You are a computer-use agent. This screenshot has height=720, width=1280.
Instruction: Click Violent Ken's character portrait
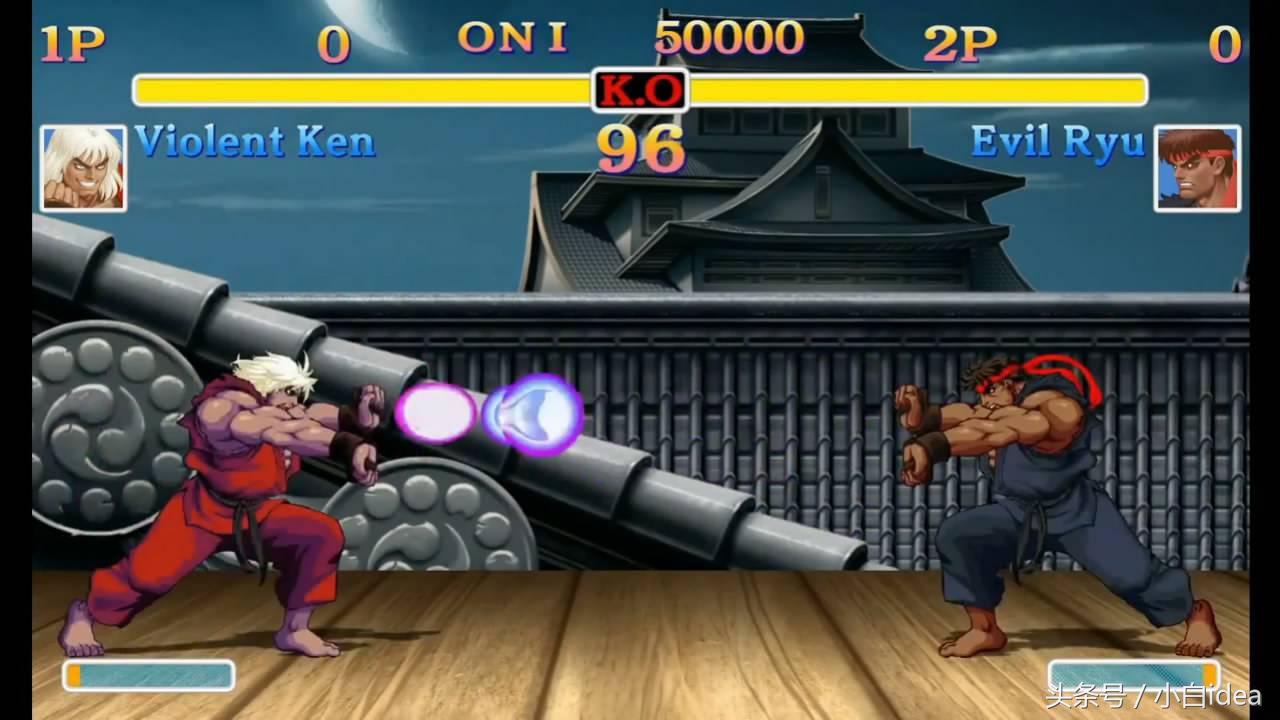(83, 168)
